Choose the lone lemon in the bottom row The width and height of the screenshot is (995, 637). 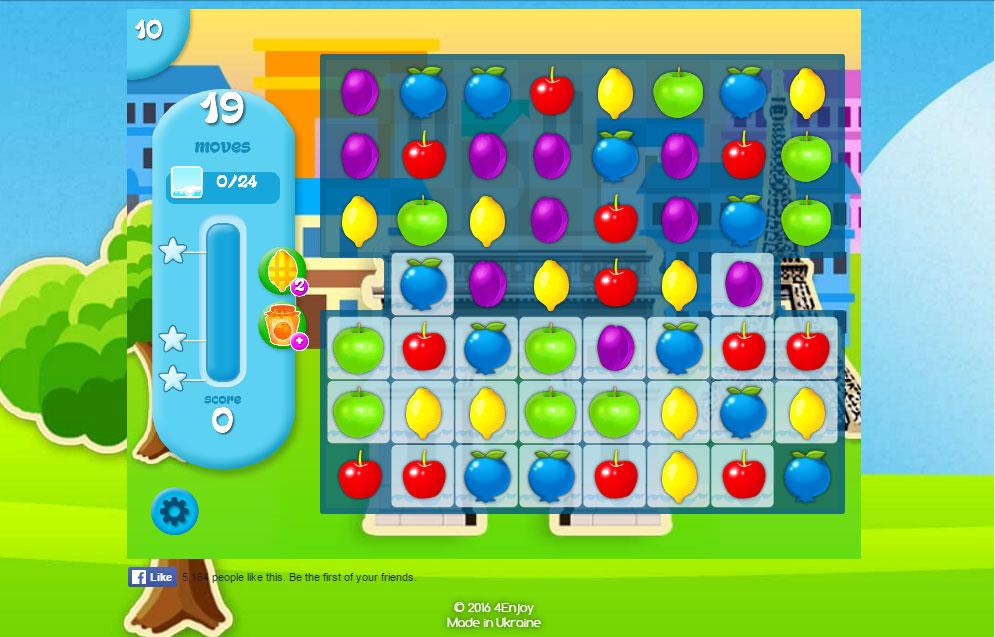(679, 474)
